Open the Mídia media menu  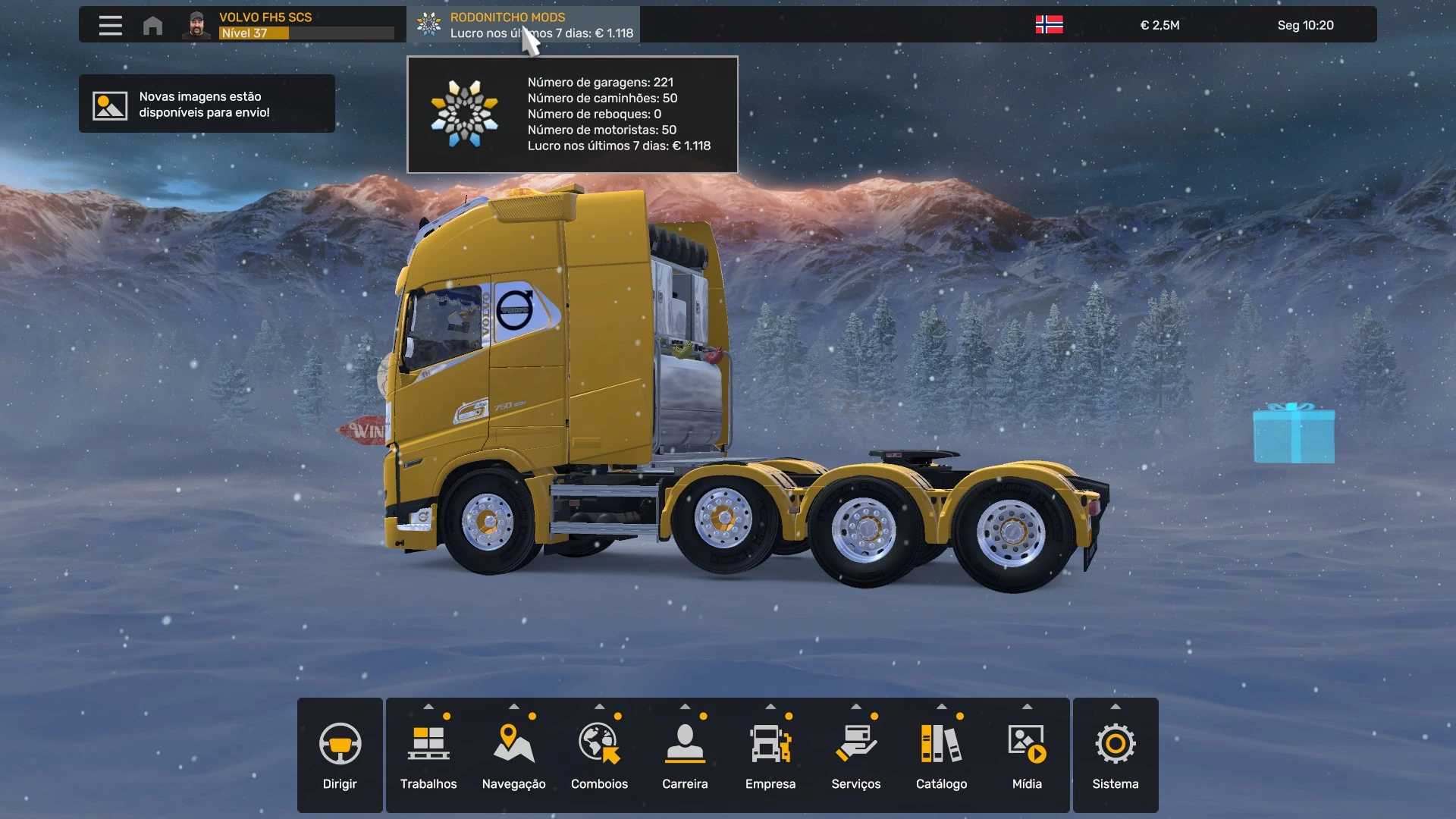click(x=1027, y=755)
